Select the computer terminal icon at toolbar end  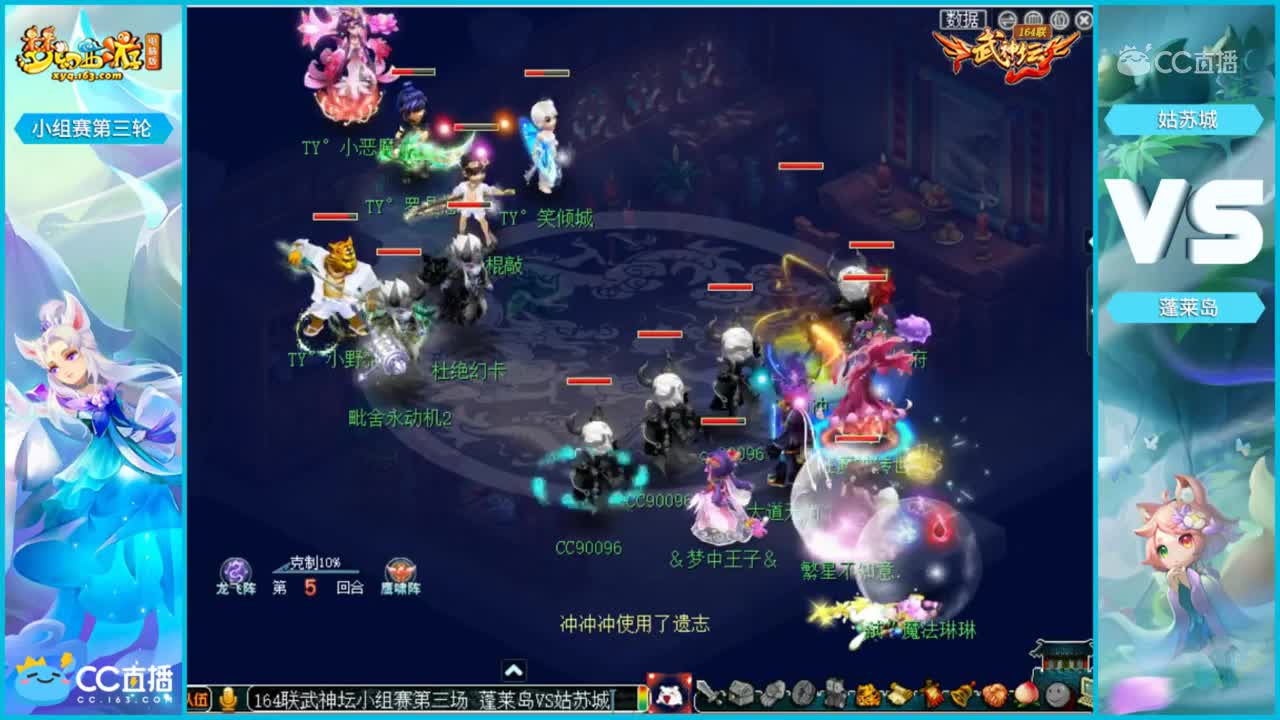pyautogui.click(x=1088, y=693)
